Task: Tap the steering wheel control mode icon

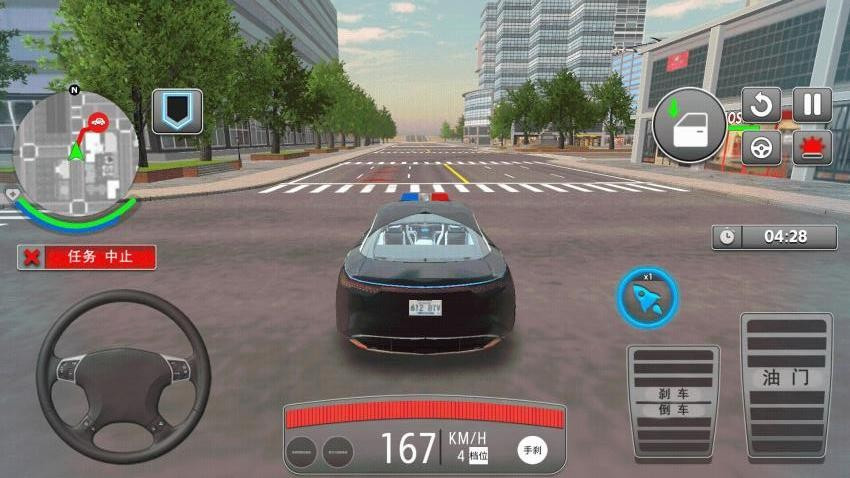Action: coord(761,148)
